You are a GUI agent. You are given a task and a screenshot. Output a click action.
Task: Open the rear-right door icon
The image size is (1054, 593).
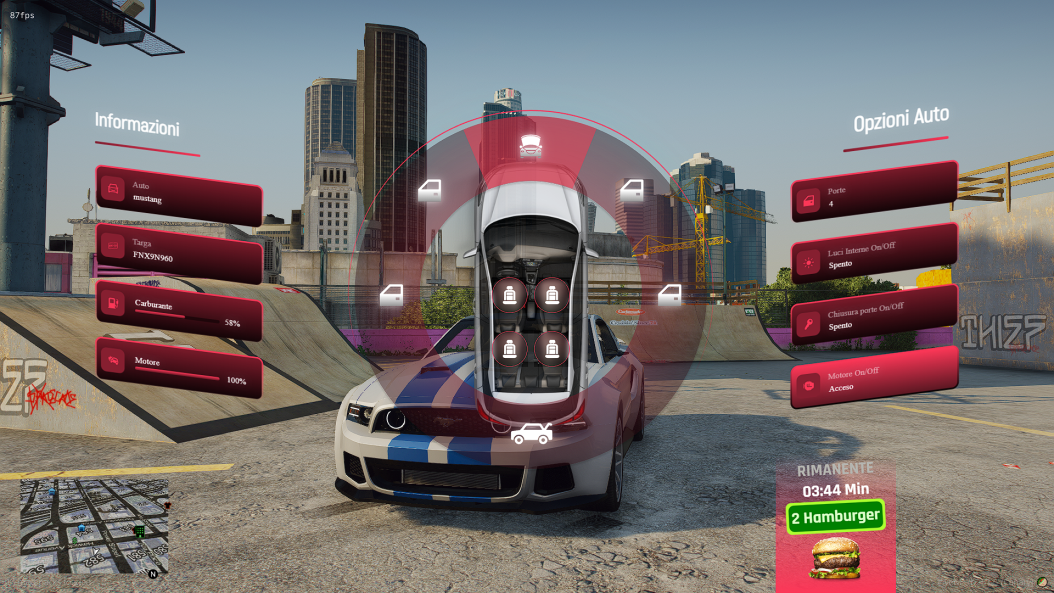tap(669, 295)
